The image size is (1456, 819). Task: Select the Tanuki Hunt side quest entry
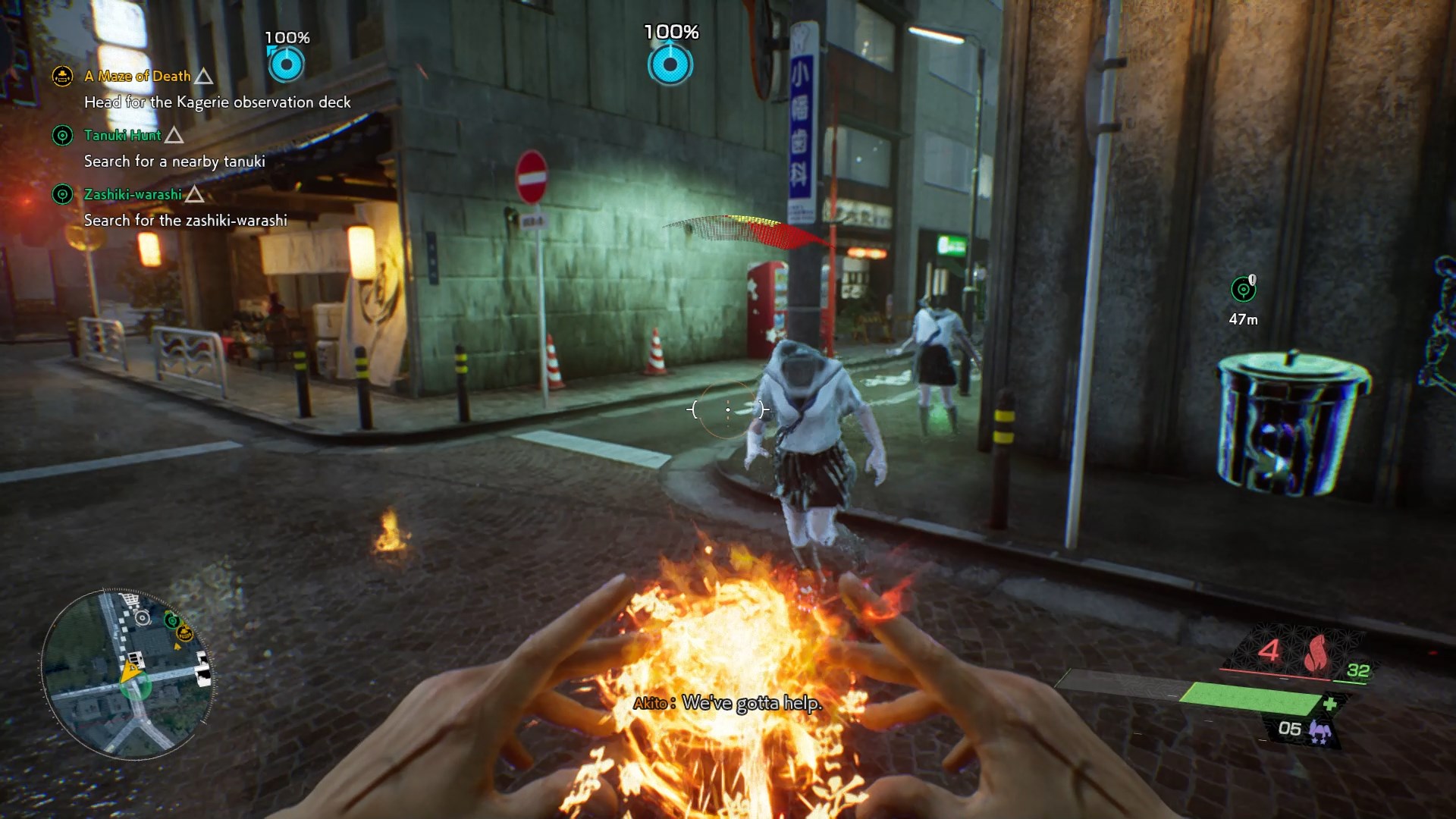click(x=122, y=135)
